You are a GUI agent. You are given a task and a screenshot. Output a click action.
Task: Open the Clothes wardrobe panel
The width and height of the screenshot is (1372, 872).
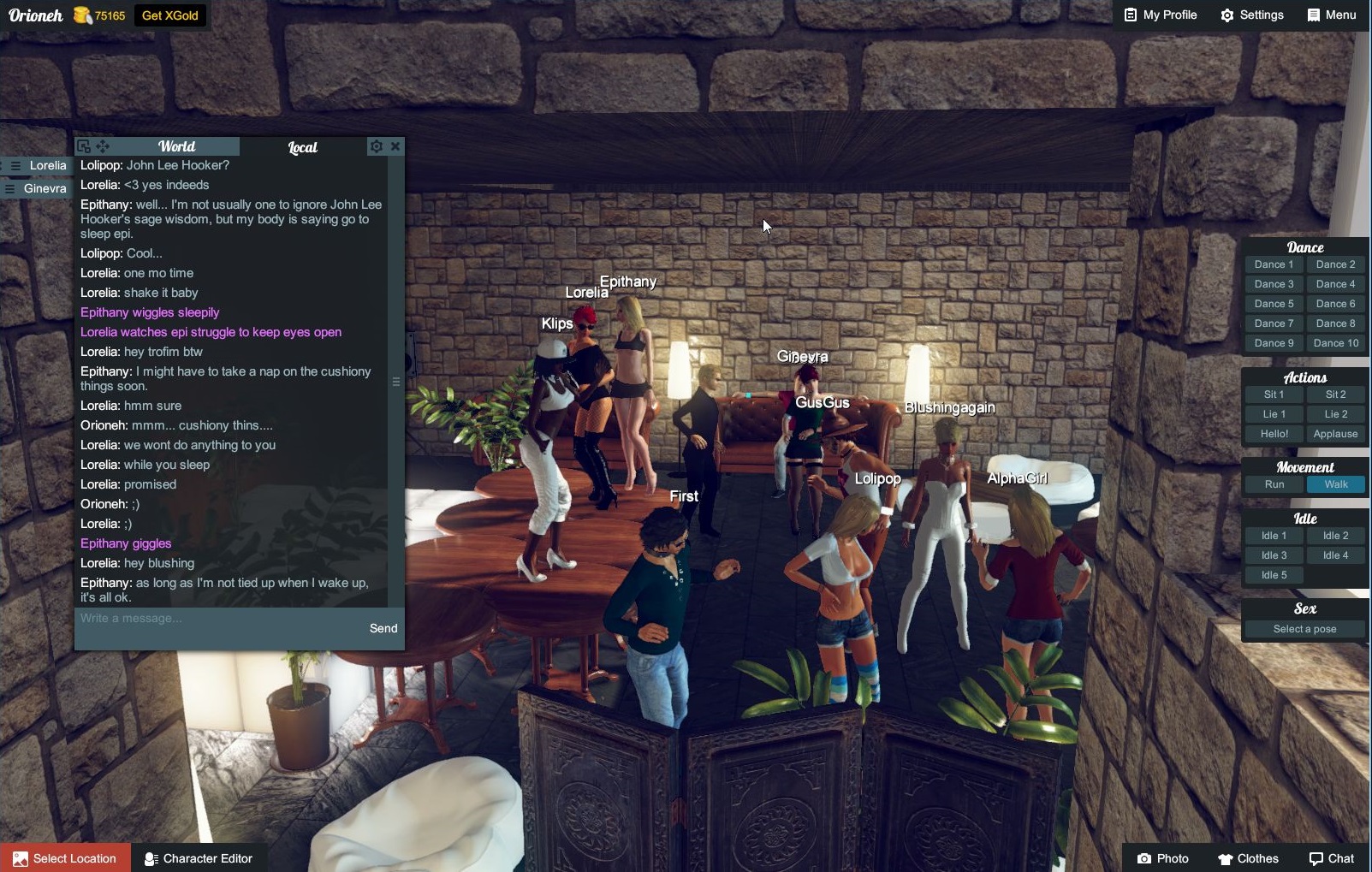click(x=1250, y=858)
